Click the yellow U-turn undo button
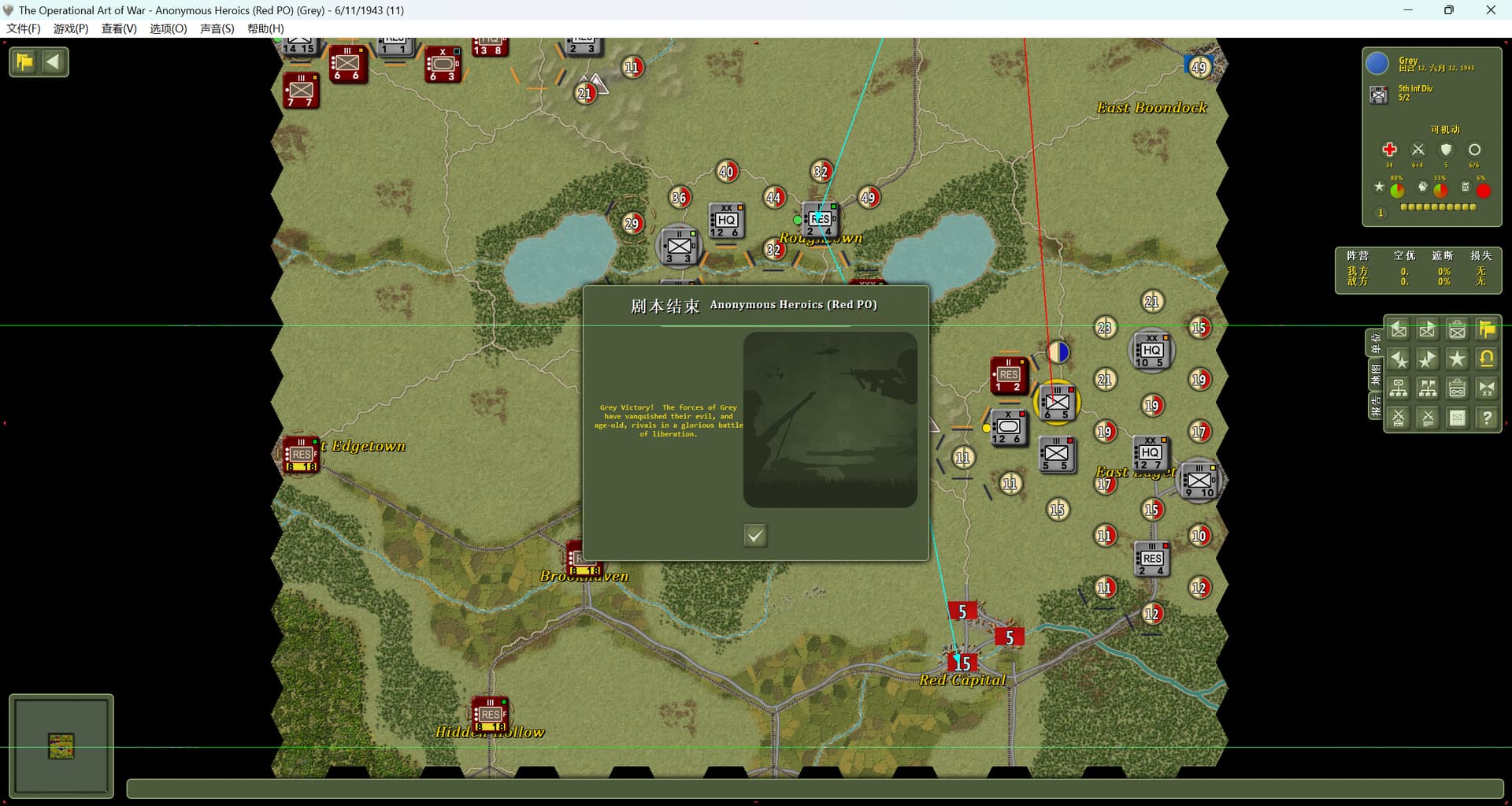 pos(1486,359)
